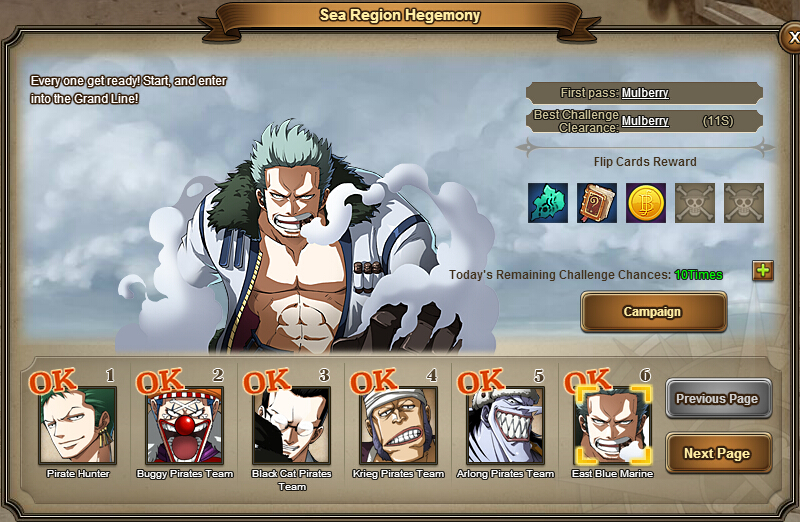Start the Campaign battle
Image resolution: width=800 pixels, height=522 pixels.
[x=653, y=312]
